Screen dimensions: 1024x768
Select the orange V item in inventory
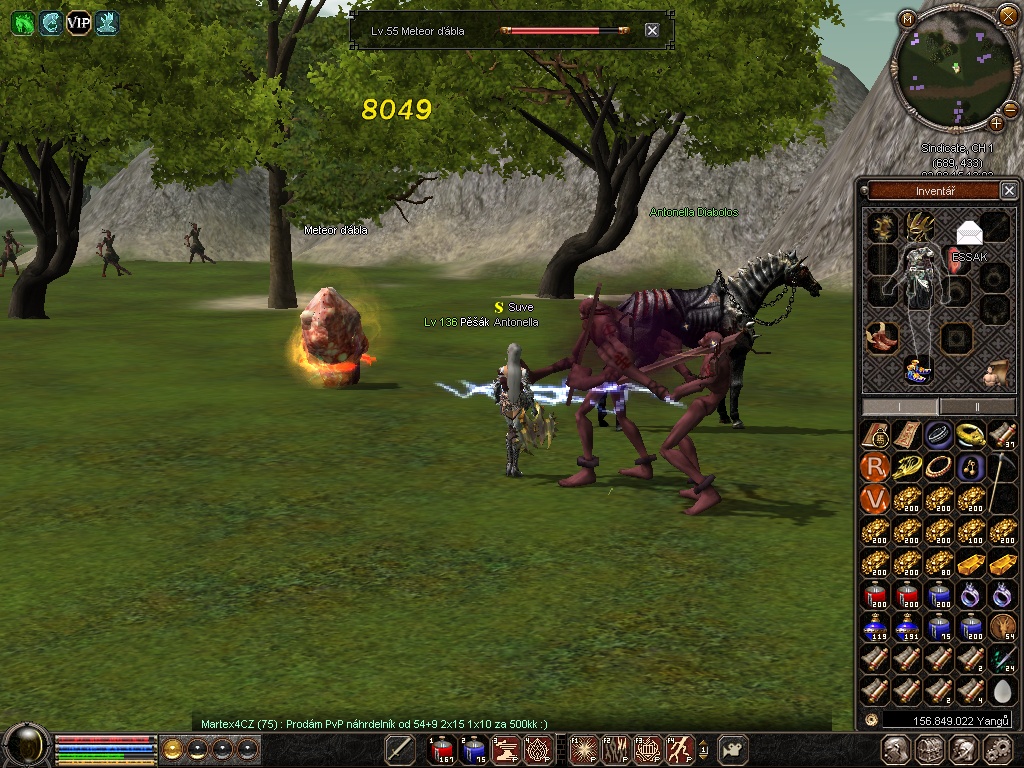point(875,498)
